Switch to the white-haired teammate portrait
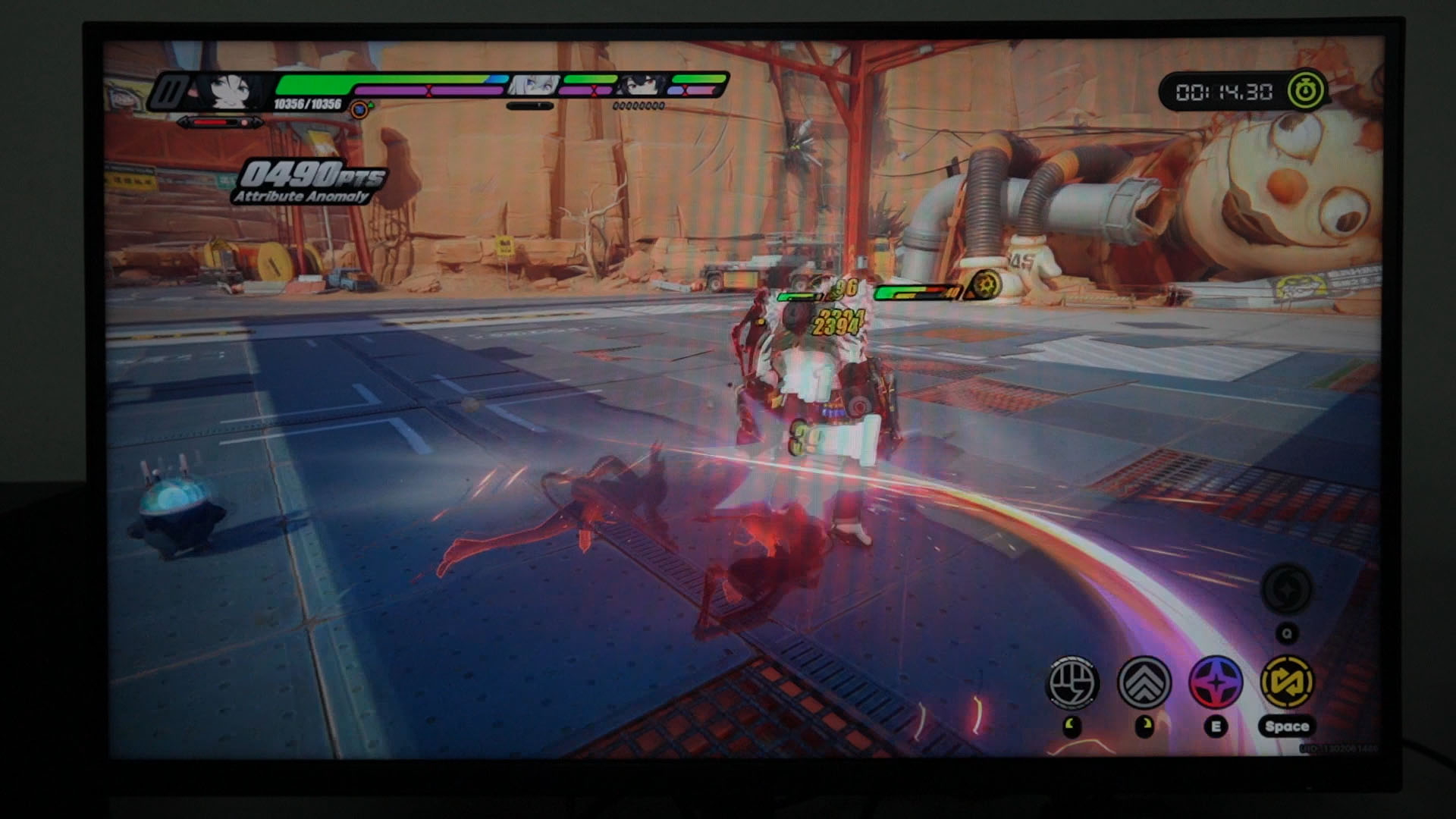1456x819 pixels. [535, 85]
